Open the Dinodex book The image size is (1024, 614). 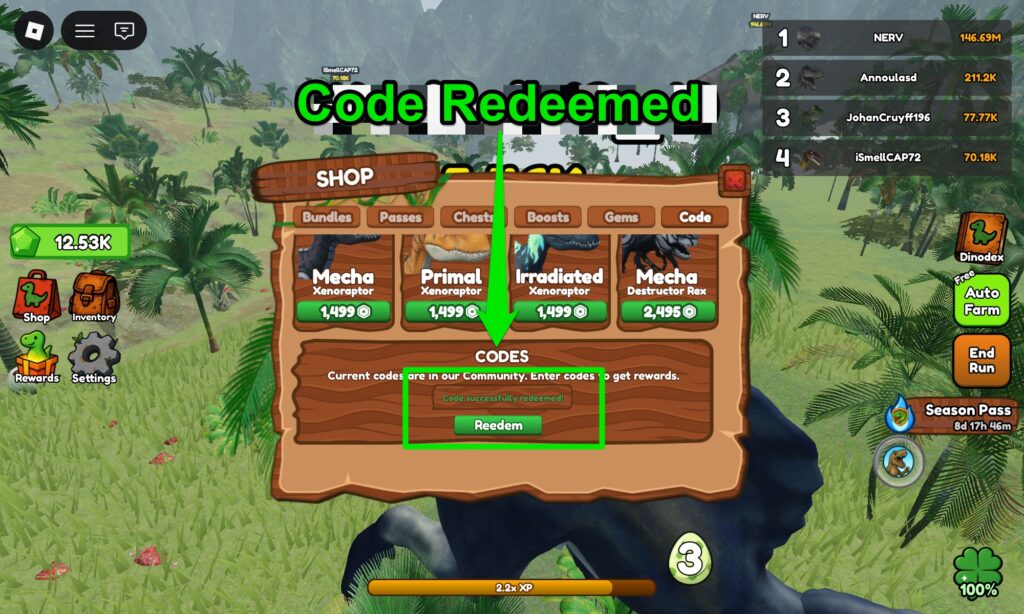pyautogui.click(x=980, y=238)
